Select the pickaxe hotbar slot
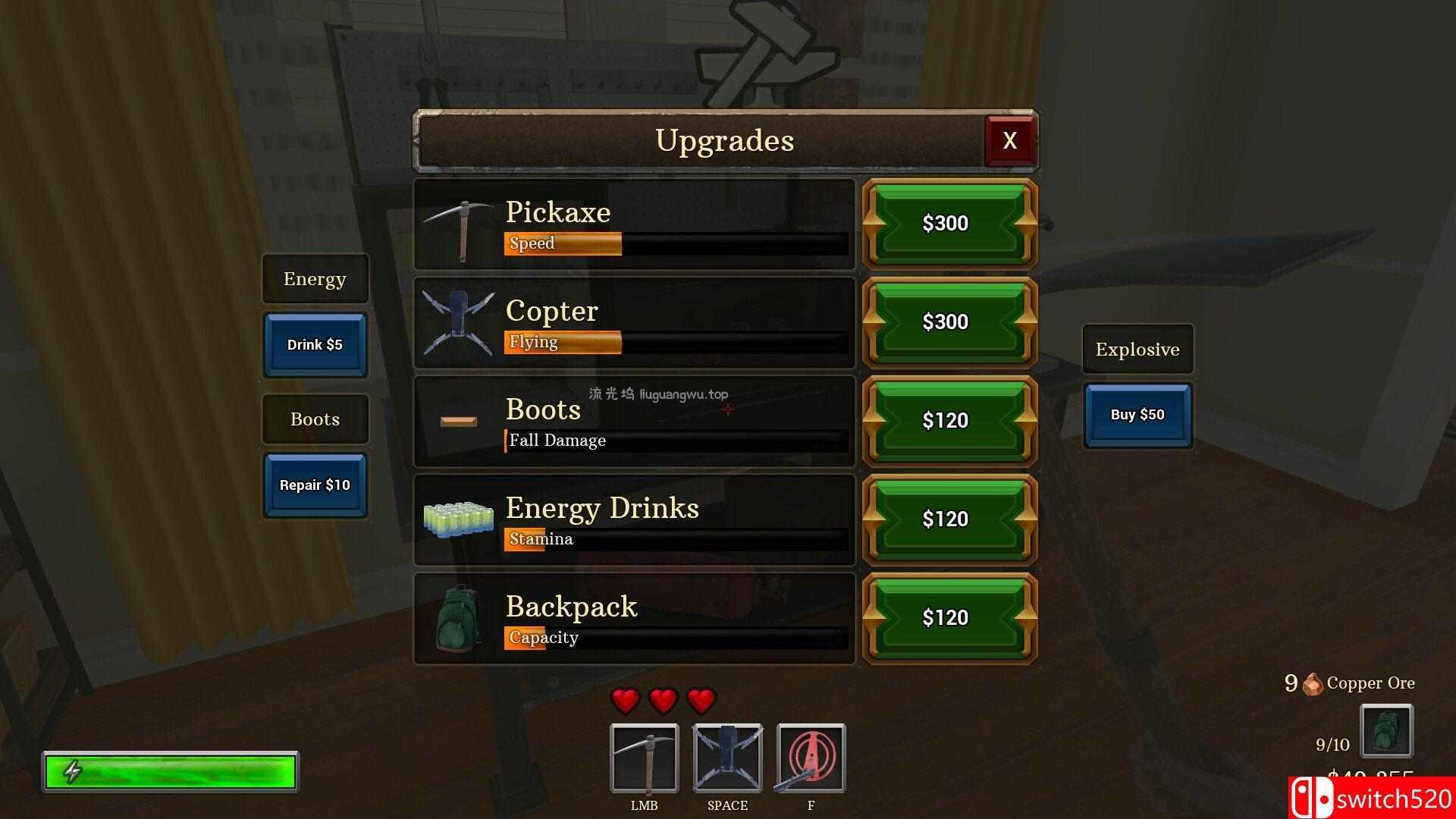The image size is (1456, 819). pyautogui.click(x=644, y=758)
